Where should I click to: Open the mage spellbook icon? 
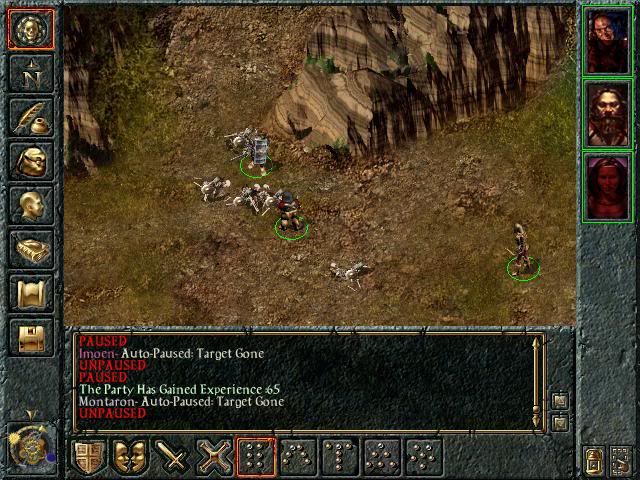tap(31, 248)
